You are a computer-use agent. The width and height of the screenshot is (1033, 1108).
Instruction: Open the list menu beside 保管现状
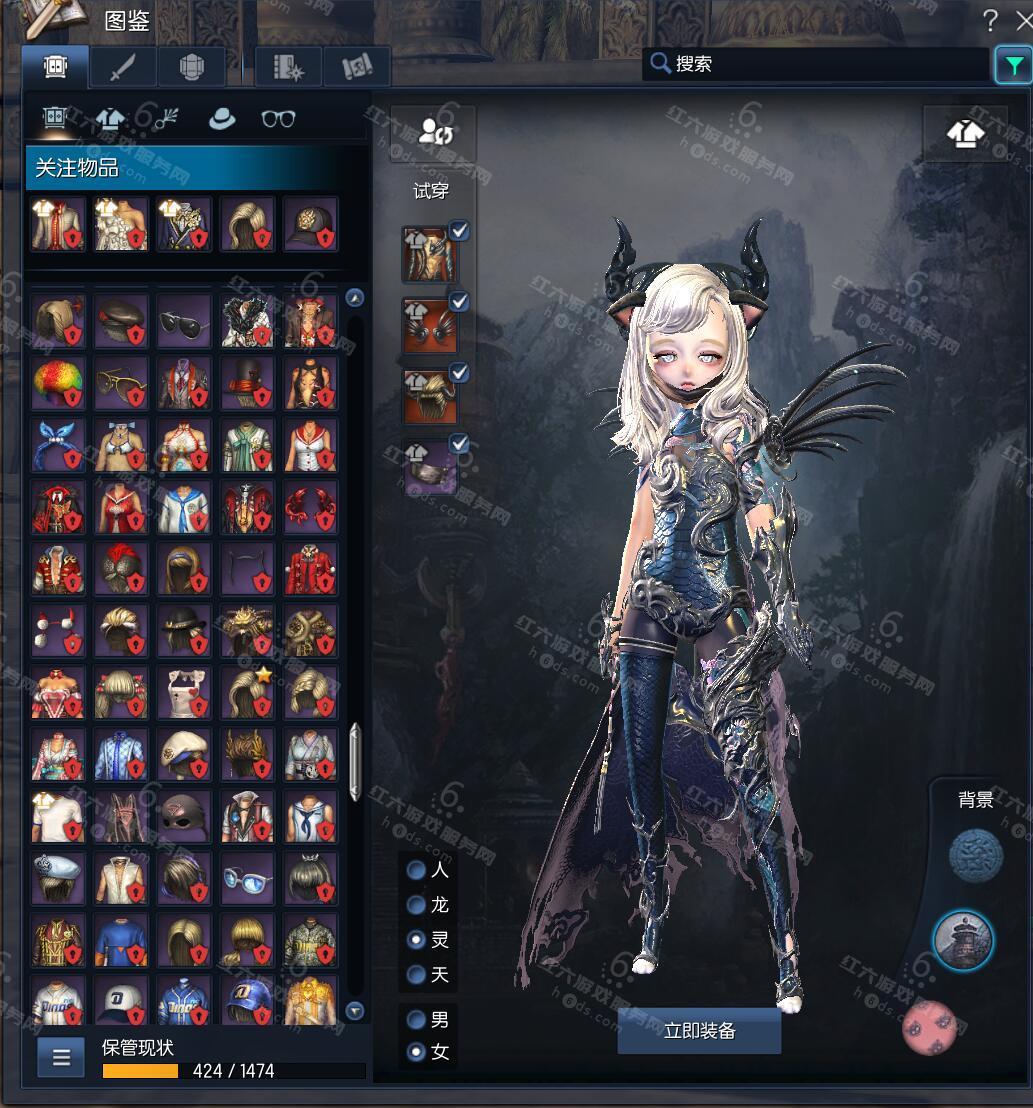[61, 1057]
